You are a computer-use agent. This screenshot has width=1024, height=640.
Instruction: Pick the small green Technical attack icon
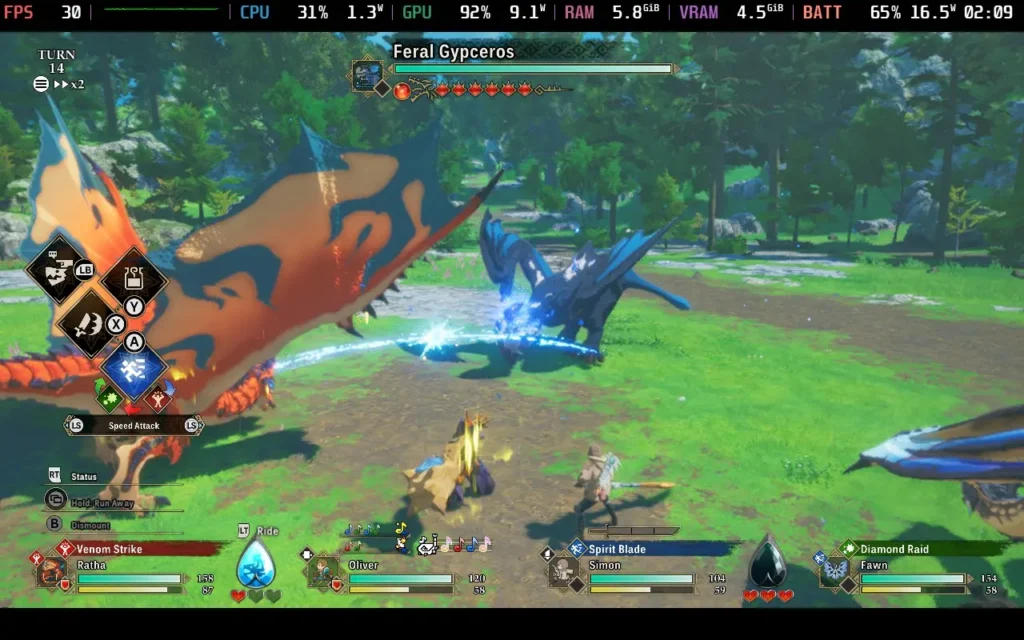pos(110,399)
